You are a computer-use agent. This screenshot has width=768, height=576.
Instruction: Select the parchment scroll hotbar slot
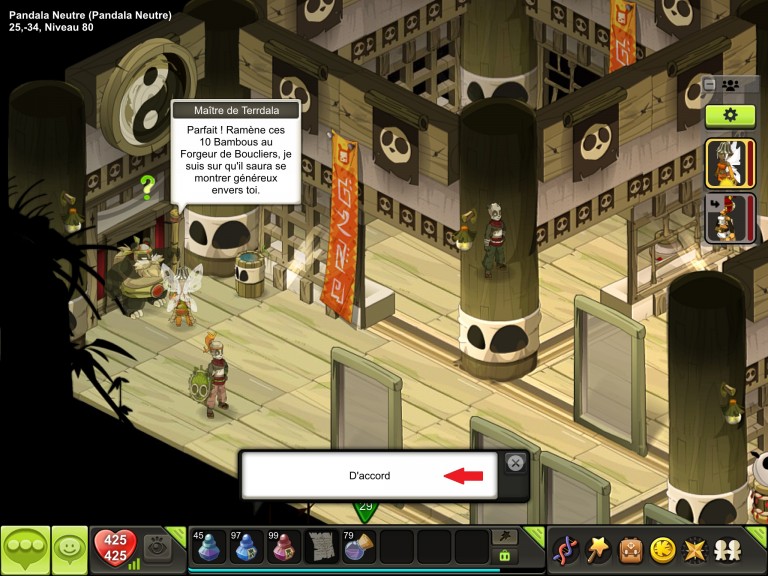click(322, 547)
